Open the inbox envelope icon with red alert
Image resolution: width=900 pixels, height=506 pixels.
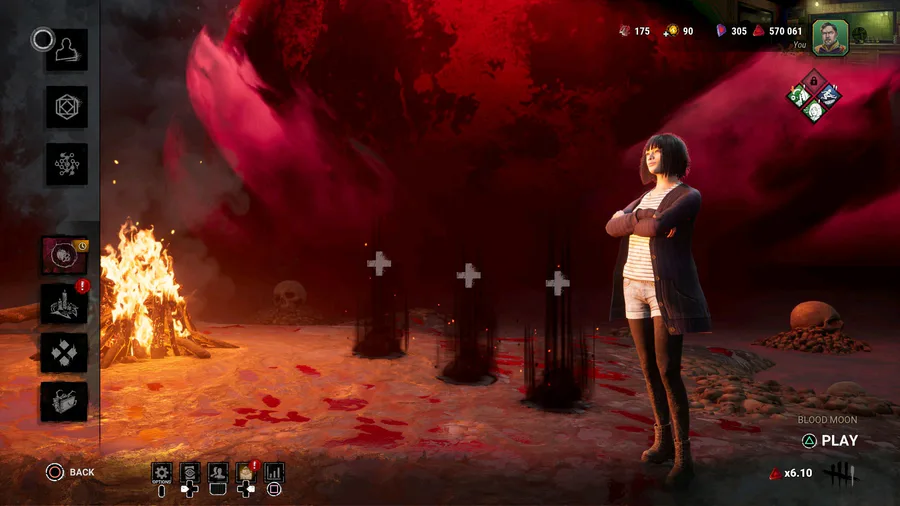click(246, 472)
